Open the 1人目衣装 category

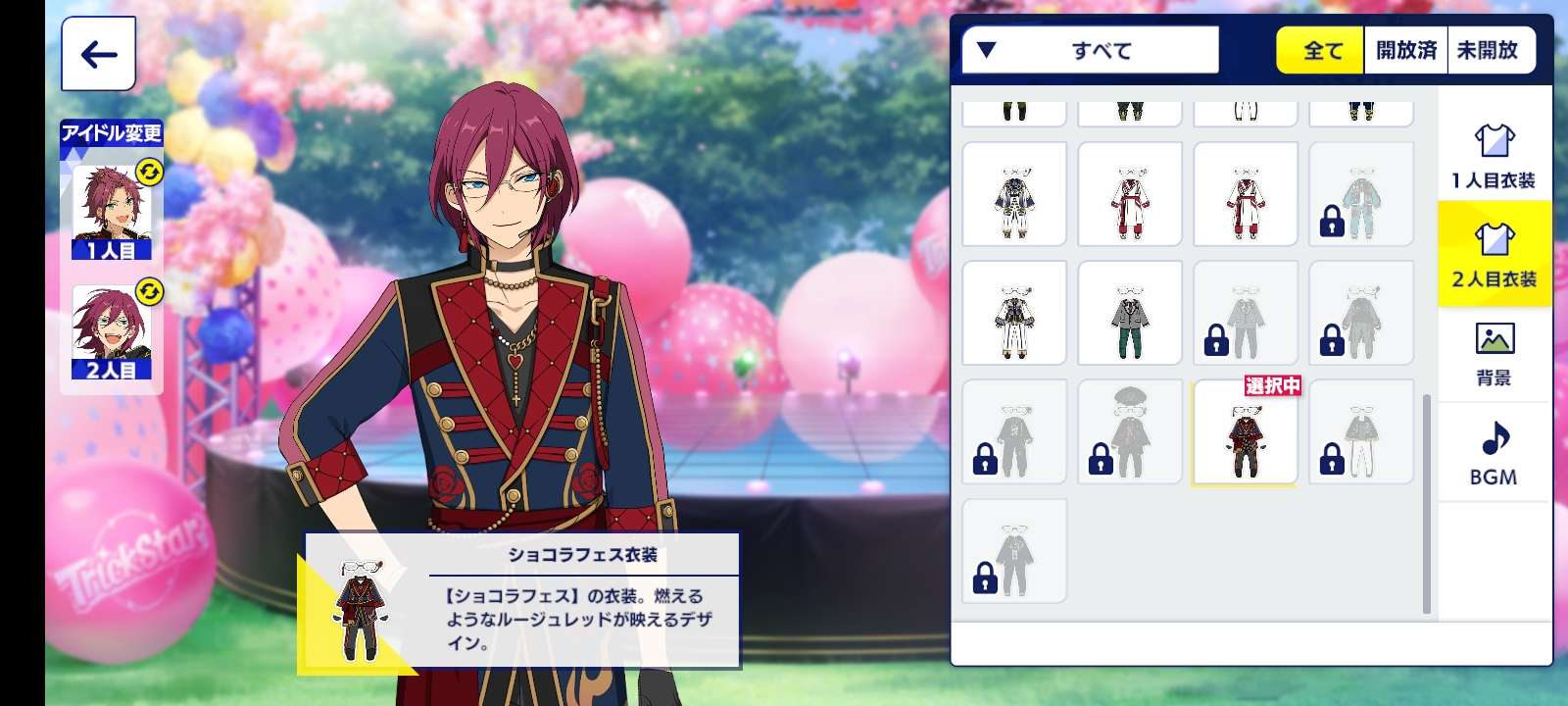coord(1494,155)
